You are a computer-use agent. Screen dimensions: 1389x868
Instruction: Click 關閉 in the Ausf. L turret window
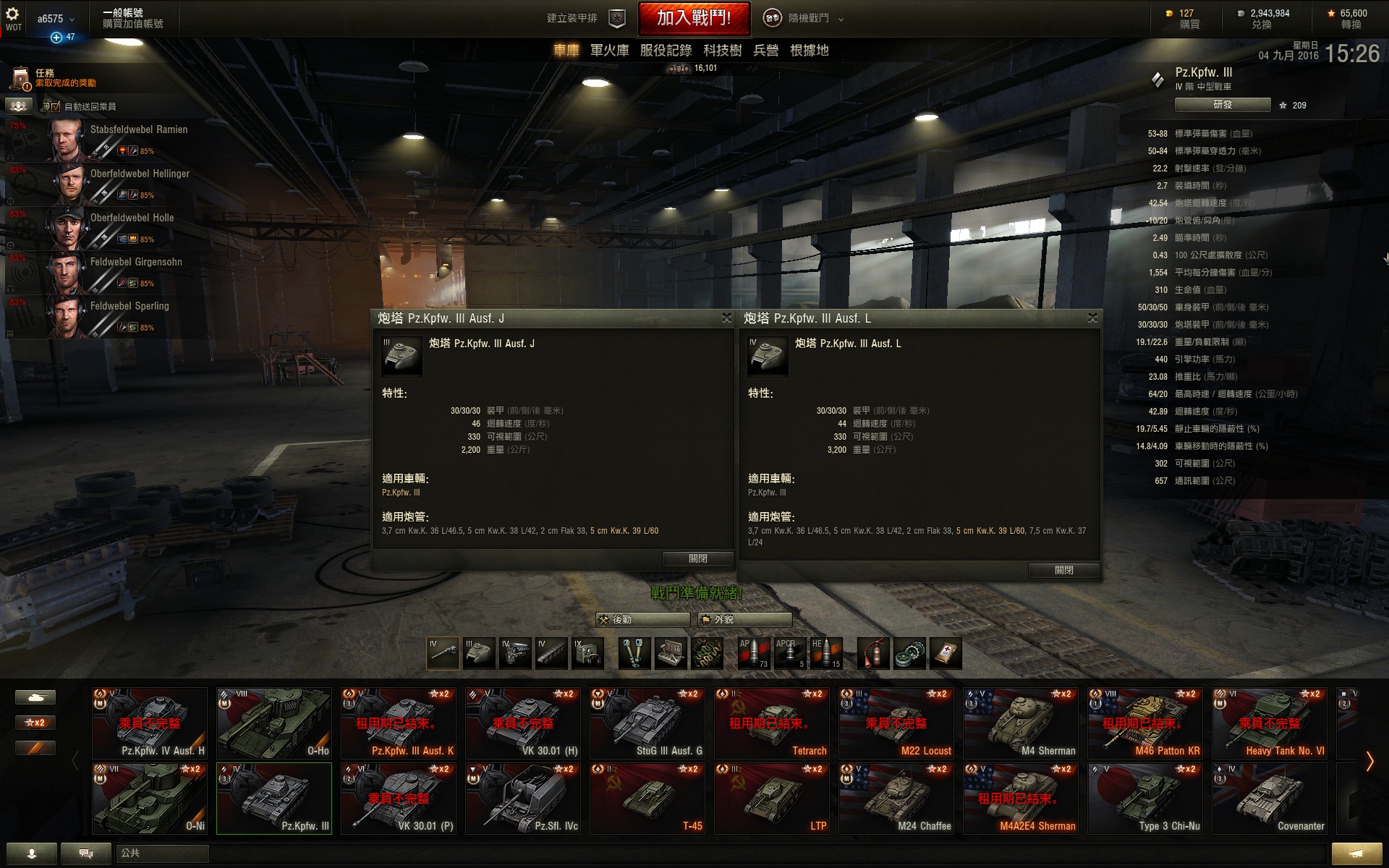1063,571
